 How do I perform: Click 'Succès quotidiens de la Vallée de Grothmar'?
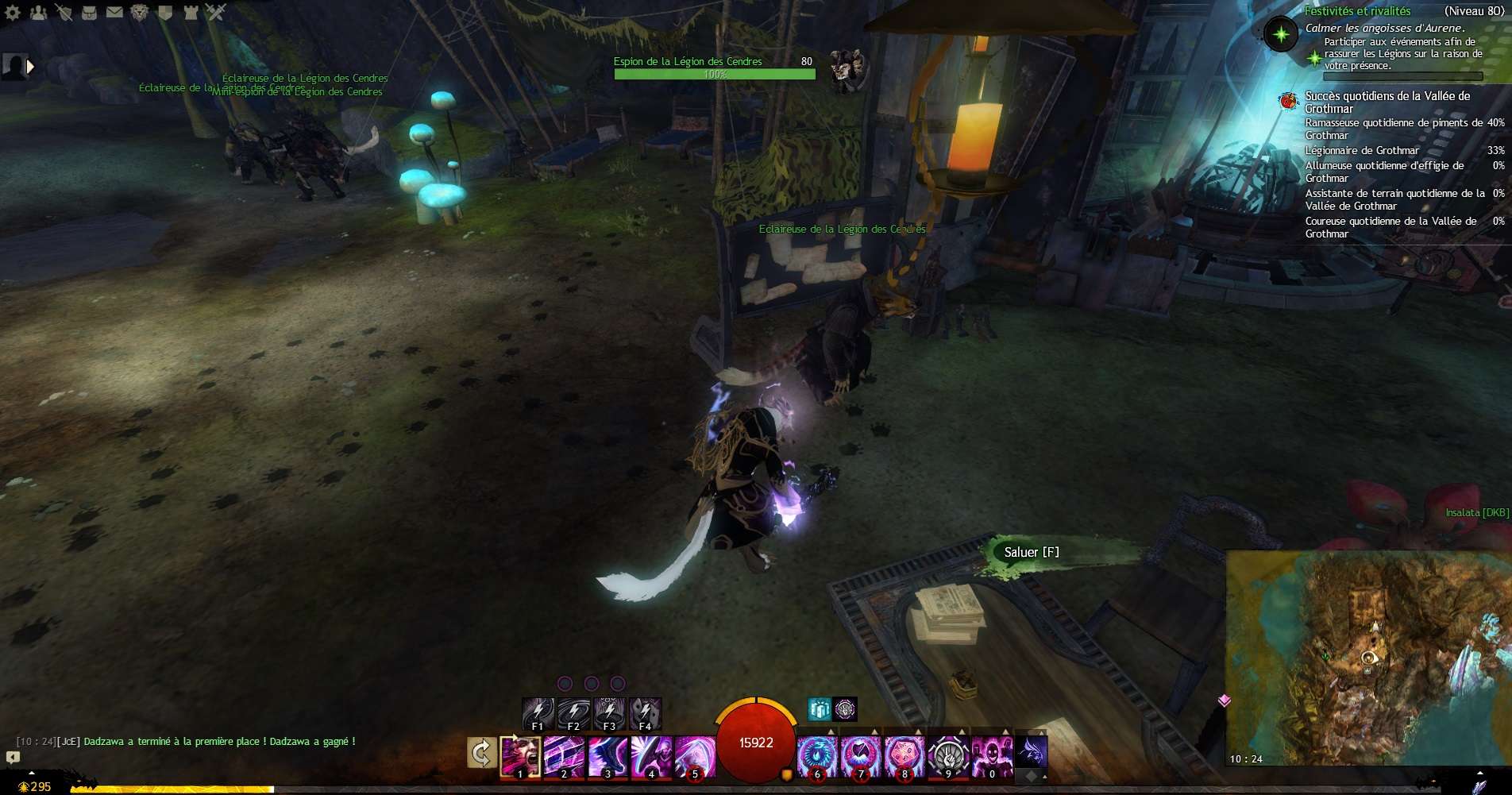tap(1387, 102)
